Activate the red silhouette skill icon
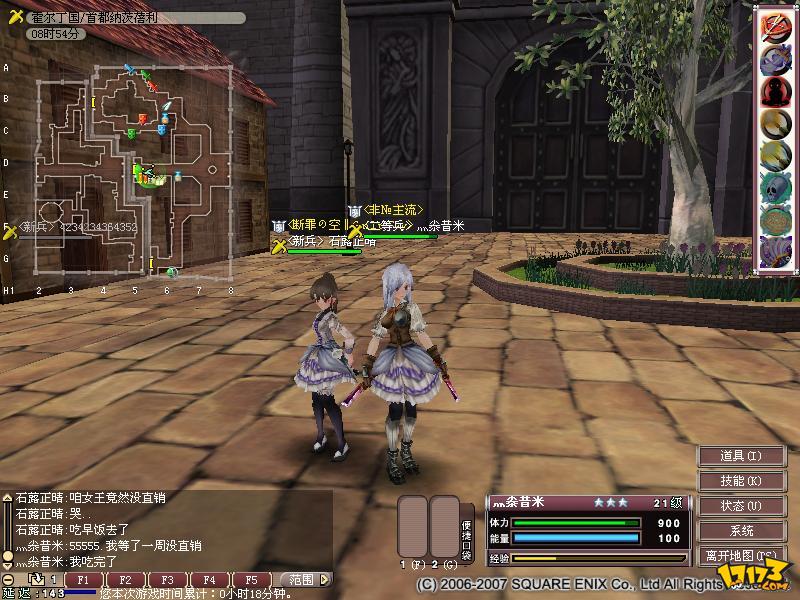Viewport: 800px width, 600px height. click(772, 91)
